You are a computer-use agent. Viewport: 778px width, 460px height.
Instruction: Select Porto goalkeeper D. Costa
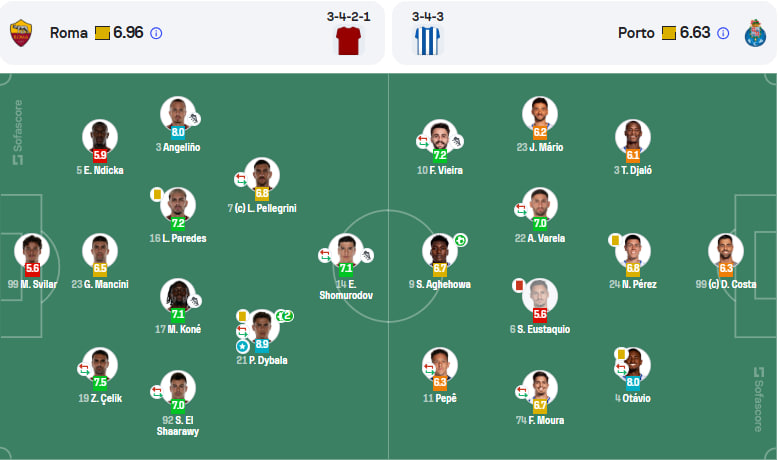click(726, 252)
